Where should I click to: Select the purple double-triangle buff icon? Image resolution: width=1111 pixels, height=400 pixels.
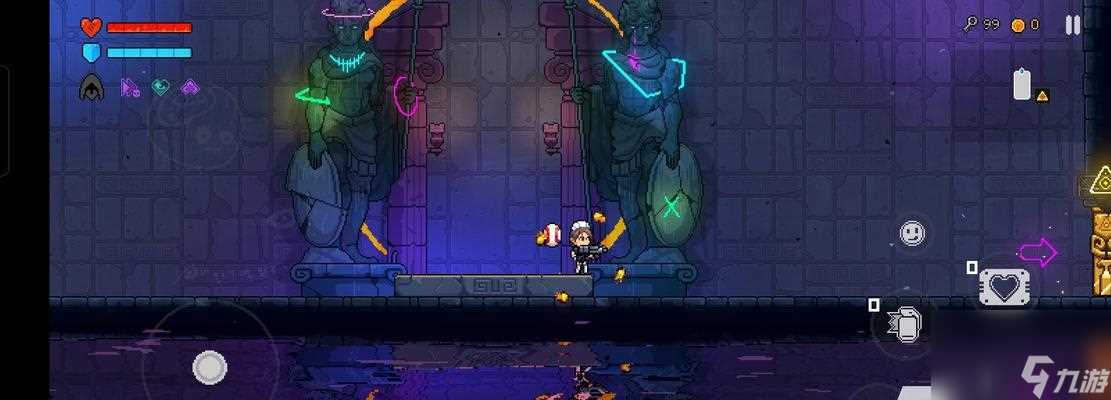click(130, 88)
